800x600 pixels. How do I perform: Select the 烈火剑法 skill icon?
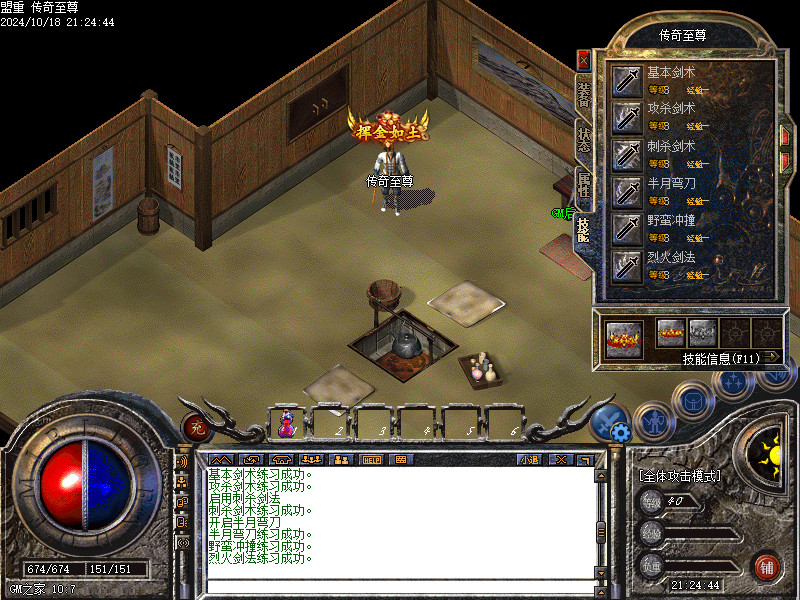(627, 265)
